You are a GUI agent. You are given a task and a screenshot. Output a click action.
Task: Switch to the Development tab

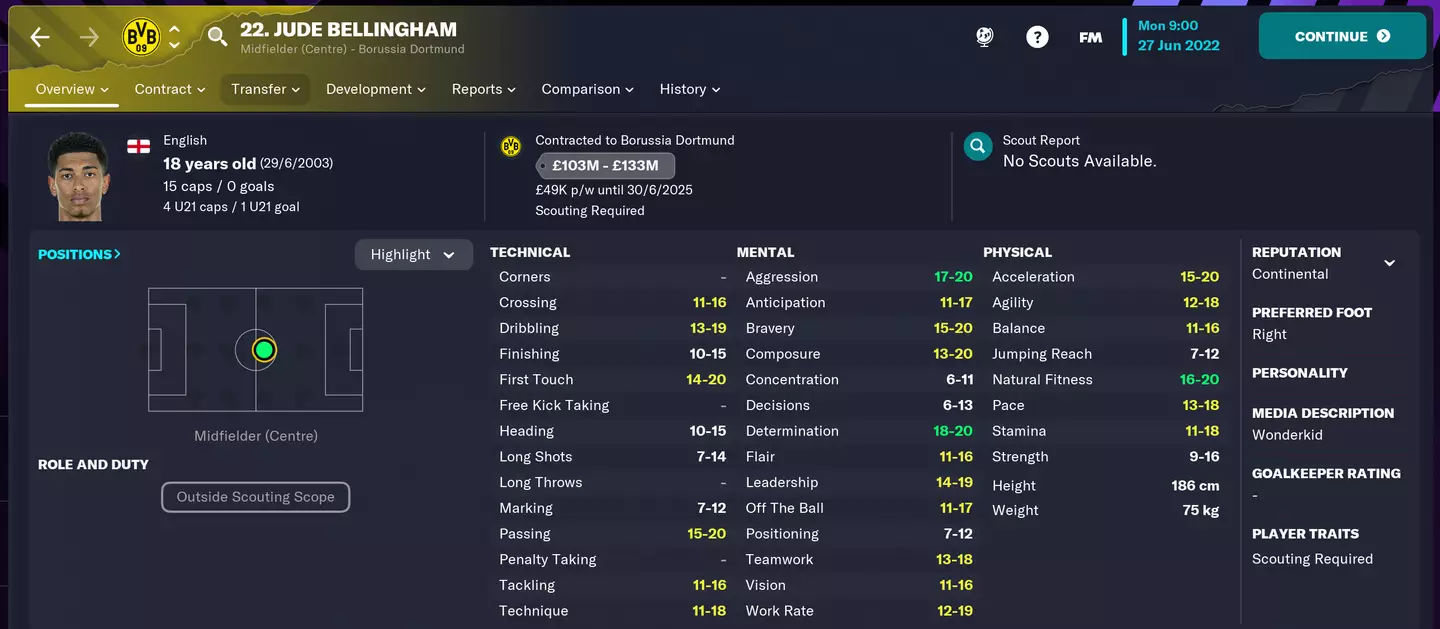pos(376,89)
